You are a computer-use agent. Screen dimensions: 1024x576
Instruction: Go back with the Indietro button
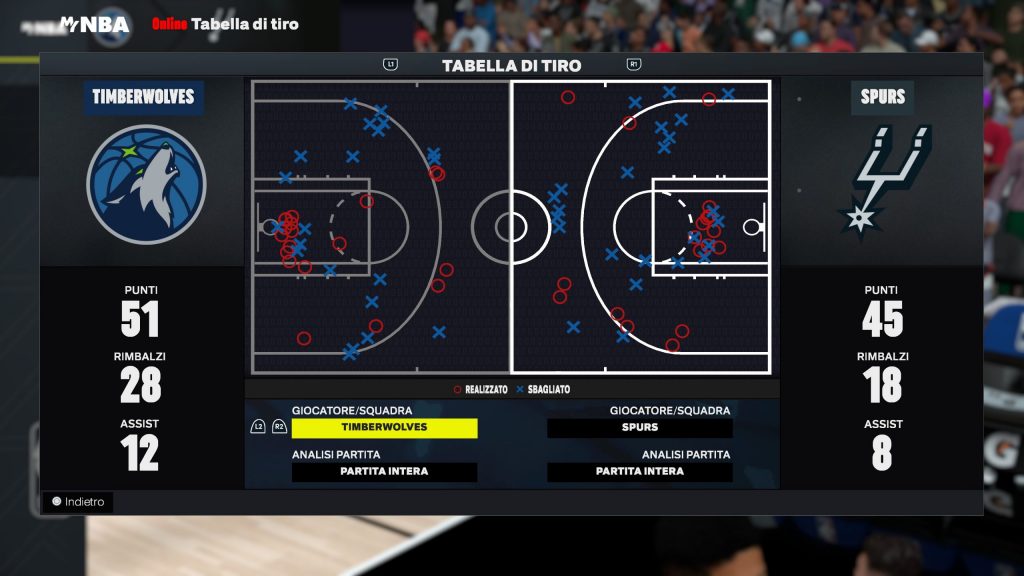tap(78, 502)
